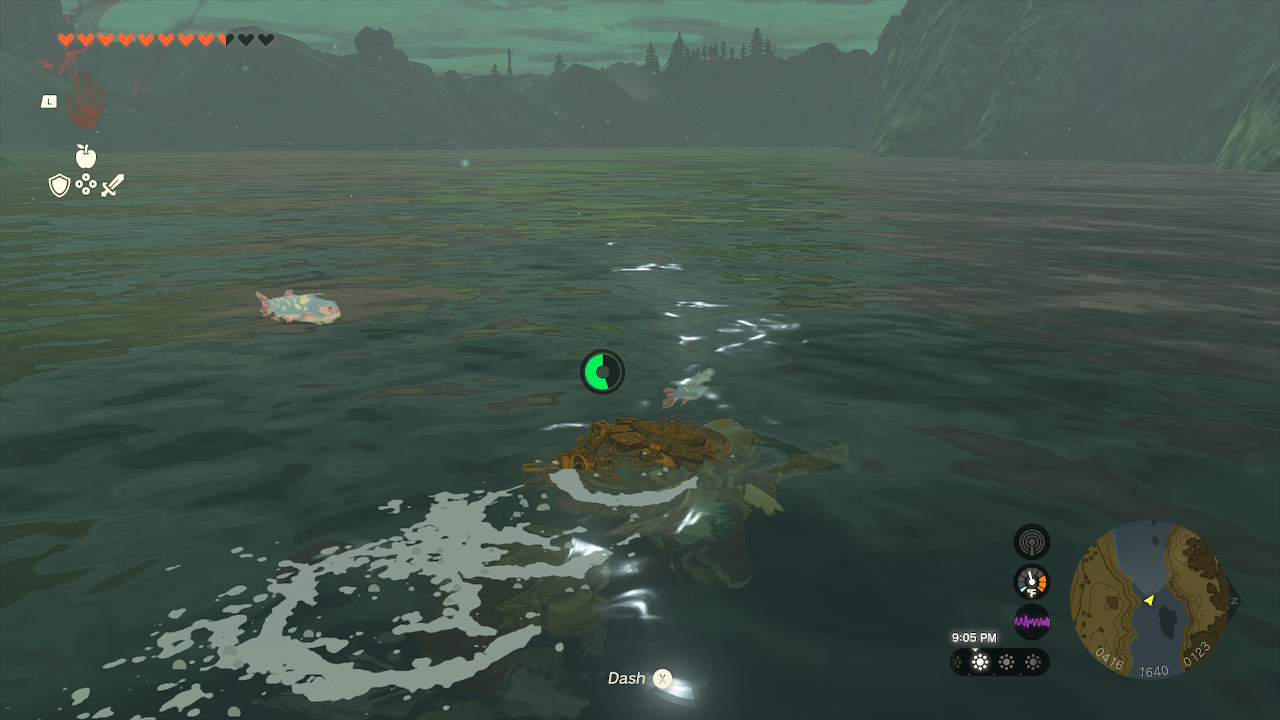Open the °F temperature gauge above the minimap
Viewport: 1280px width, 720px height.
(x=1031, y=581)
